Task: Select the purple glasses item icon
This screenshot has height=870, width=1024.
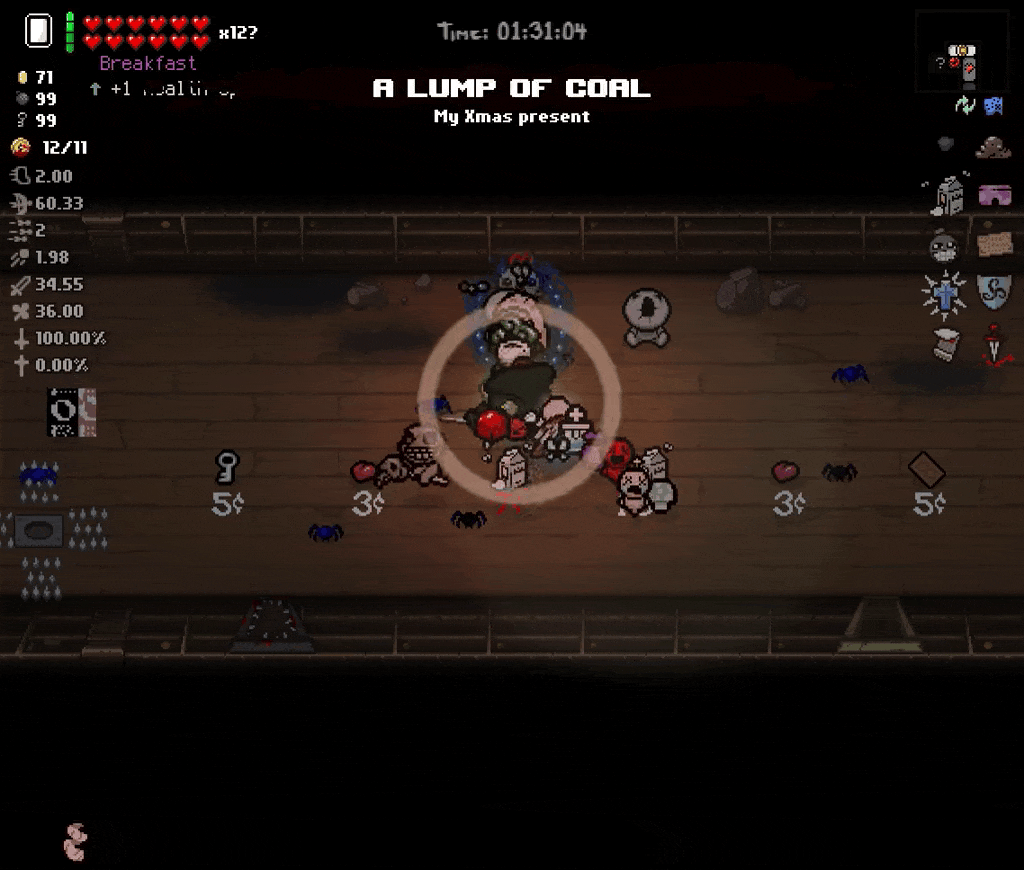Action: point(994,195)
